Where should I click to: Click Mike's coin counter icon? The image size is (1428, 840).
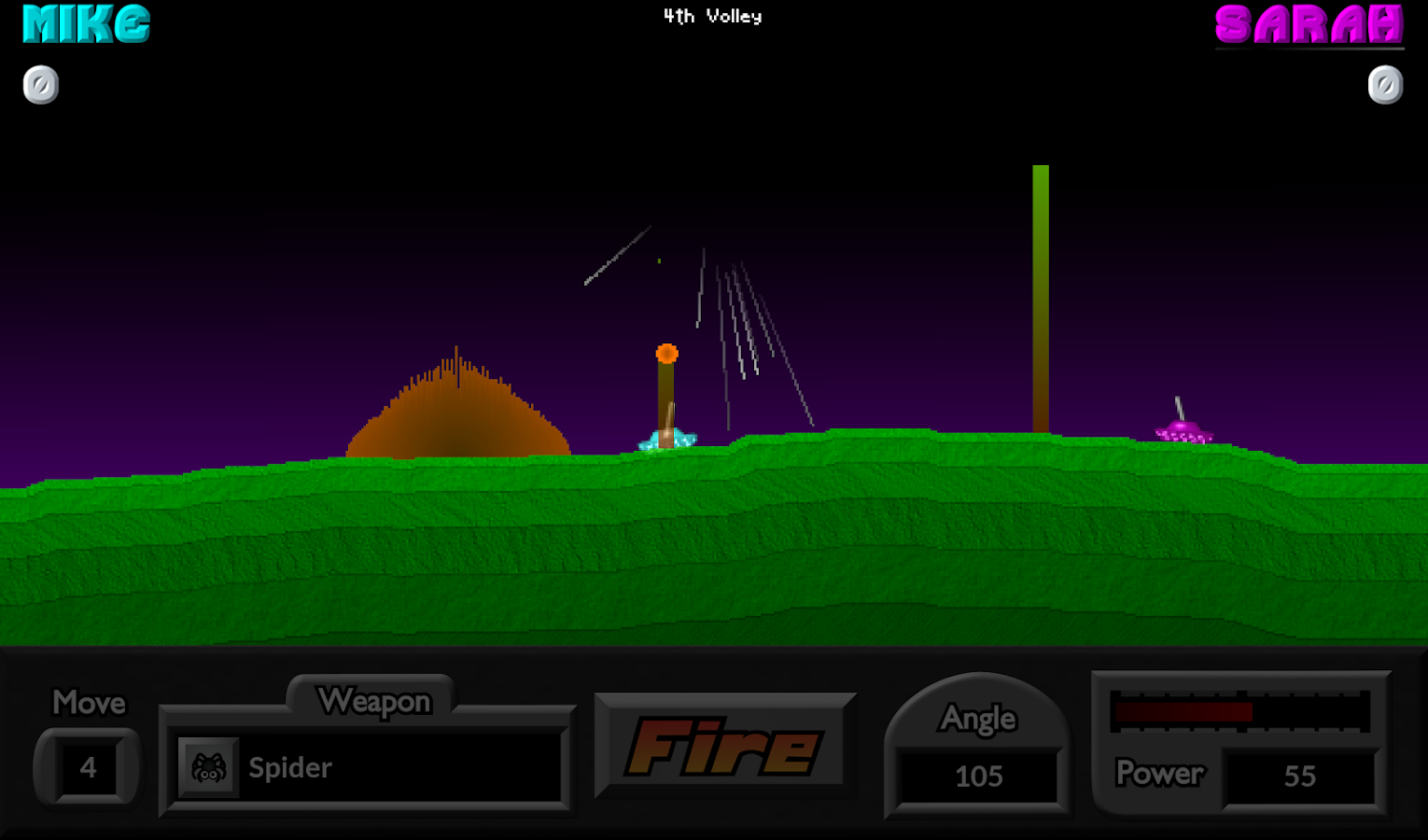41,84
